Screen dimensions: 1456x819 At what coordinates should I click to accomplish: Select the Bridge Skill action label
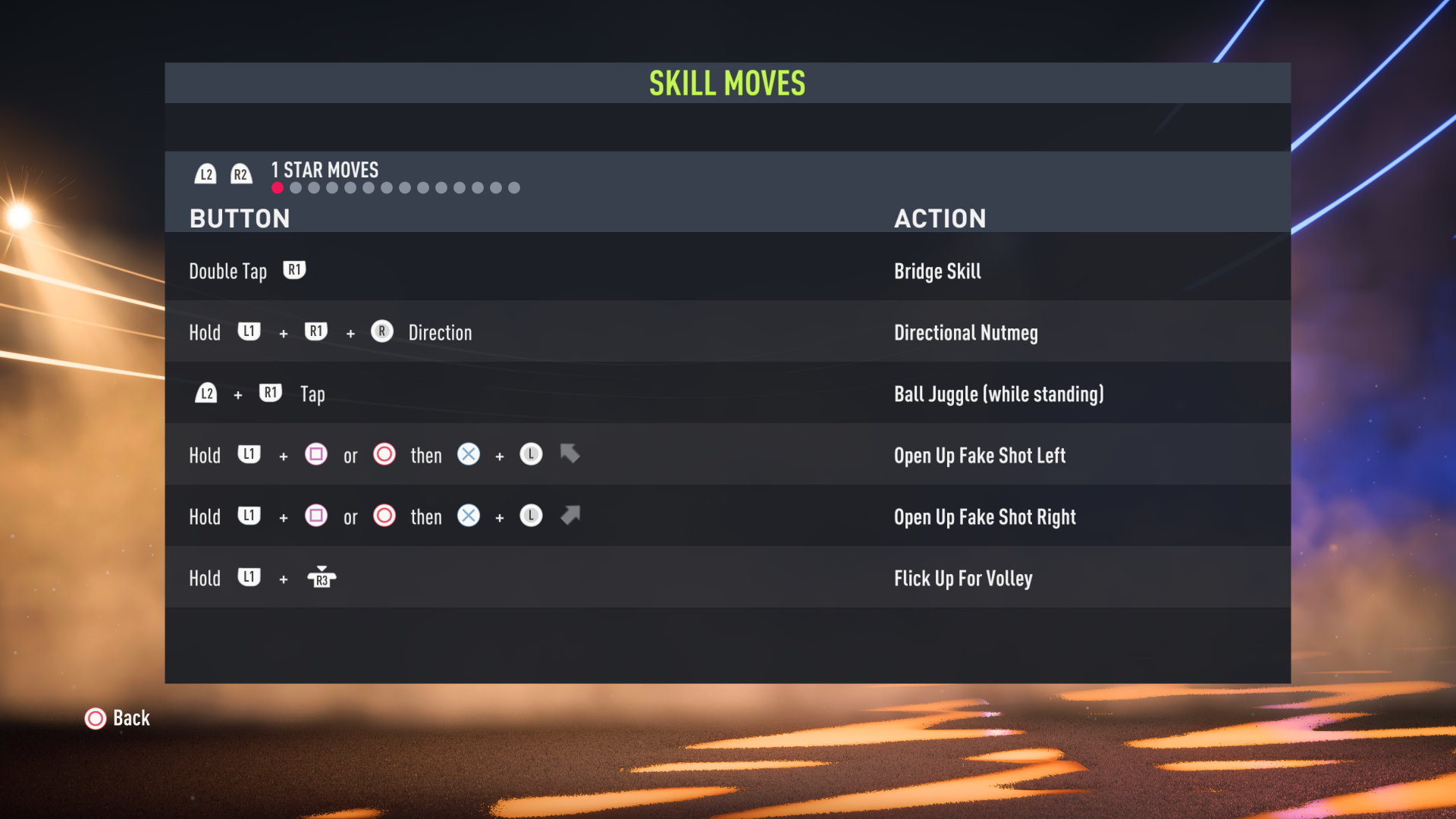click(x=937, y=271)
